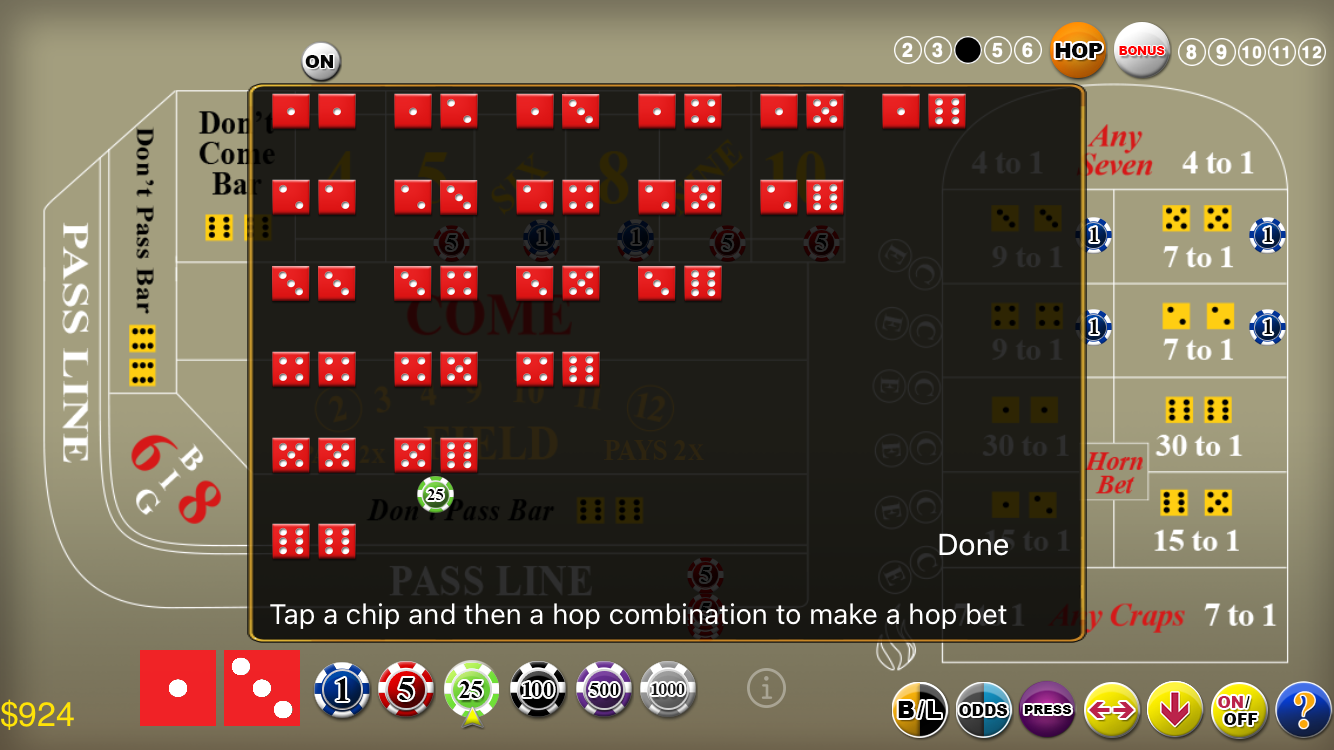Choose the 1-1 hop dice combination
1334x750 pixels.
click(x=314, y=111)
